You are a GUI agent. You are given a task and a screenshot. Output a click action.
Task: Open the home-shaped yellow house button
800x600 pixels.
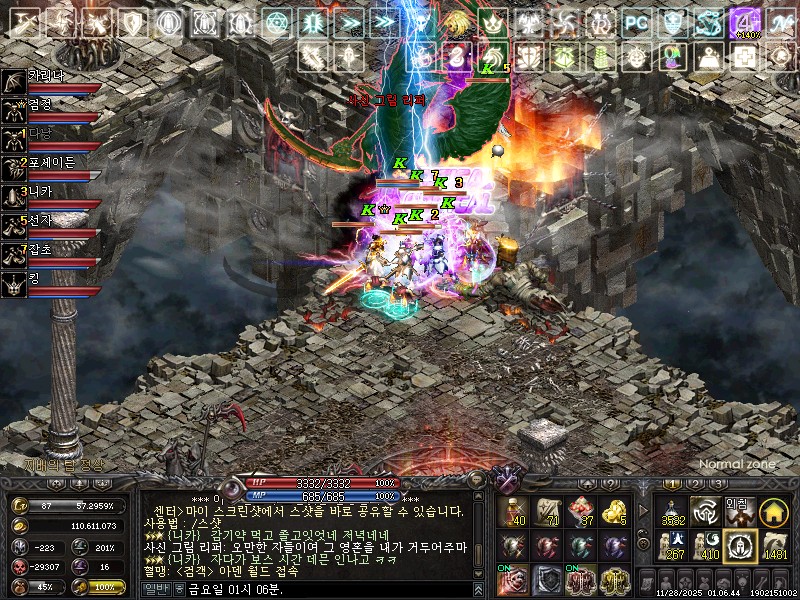[773, 512]
